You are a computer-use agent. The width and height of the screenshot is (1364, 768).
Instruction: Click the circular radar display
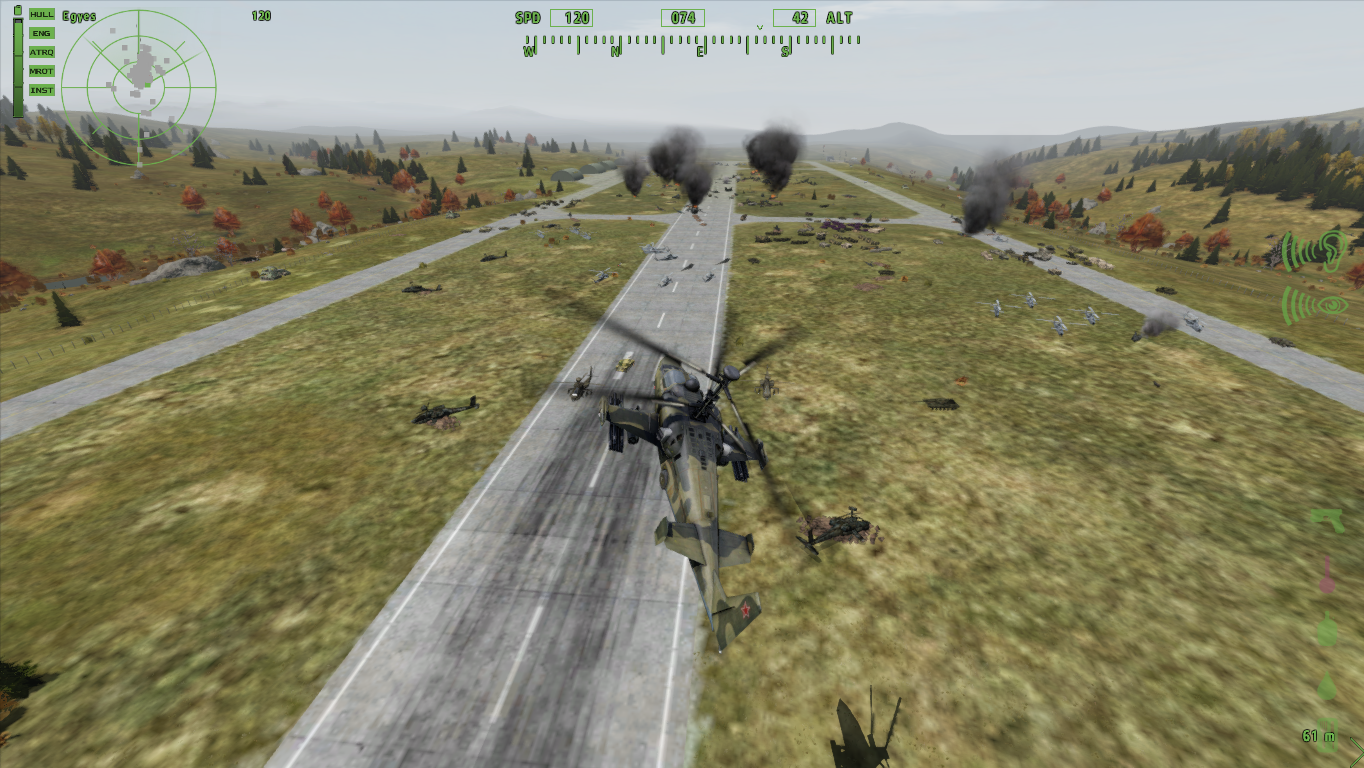(138, 87)
